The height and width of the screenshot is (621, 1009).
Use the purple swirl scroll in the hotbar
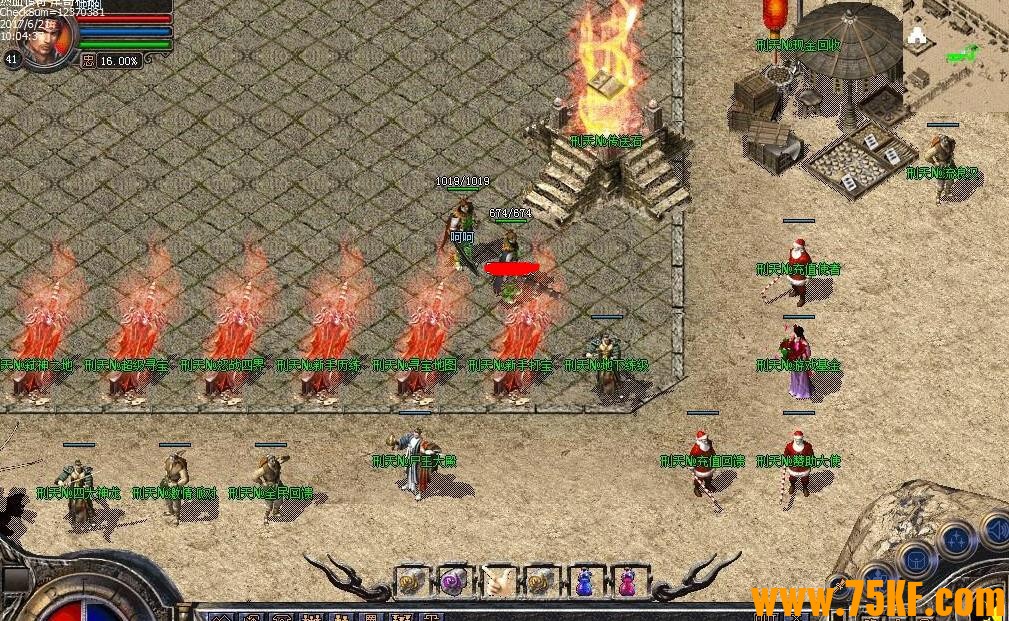tap(453, 581)
